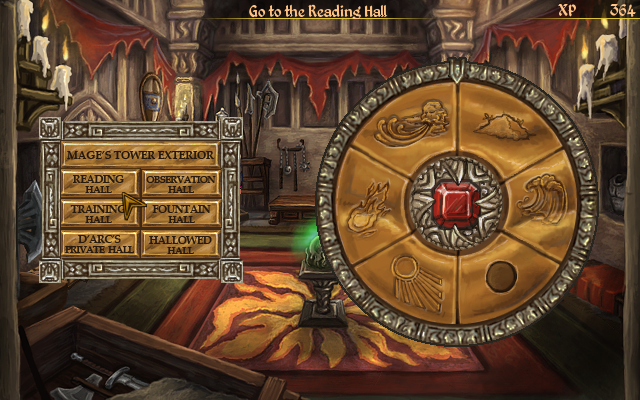The image size is (640, 400).
Task: Choose the Observation Hall button
Action: point(180,183)
